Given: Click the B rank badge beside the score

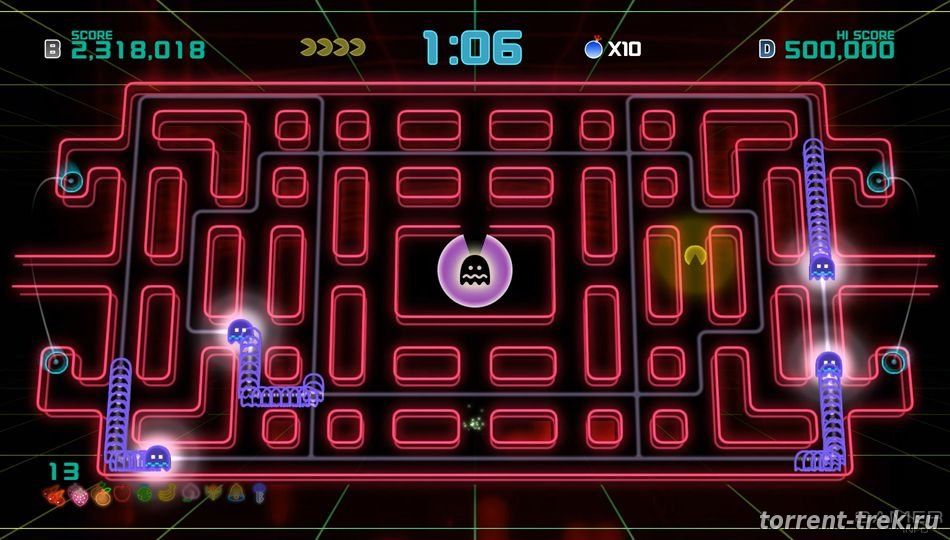Looking at the screenshot, I should tap(53, 47).
